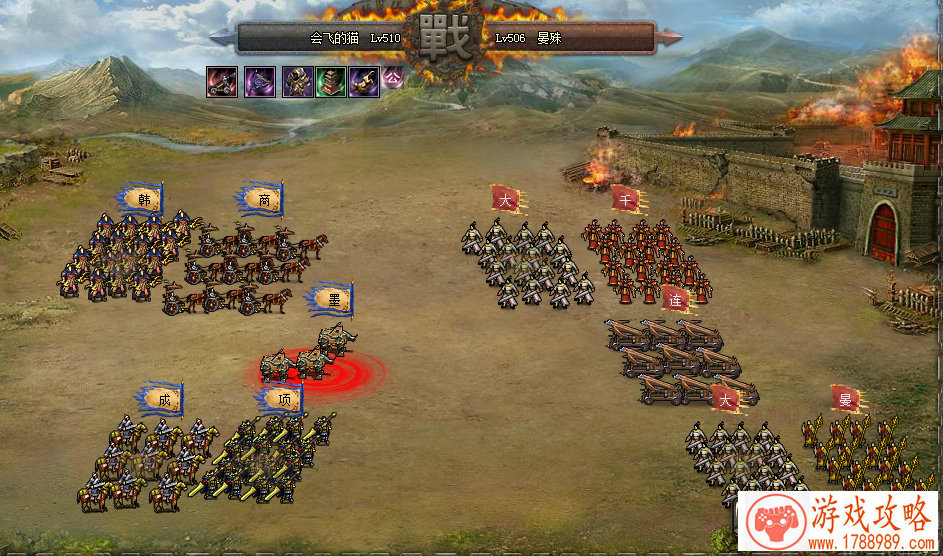Pick the infantry unit flagged 项

[x=265, y=460]
